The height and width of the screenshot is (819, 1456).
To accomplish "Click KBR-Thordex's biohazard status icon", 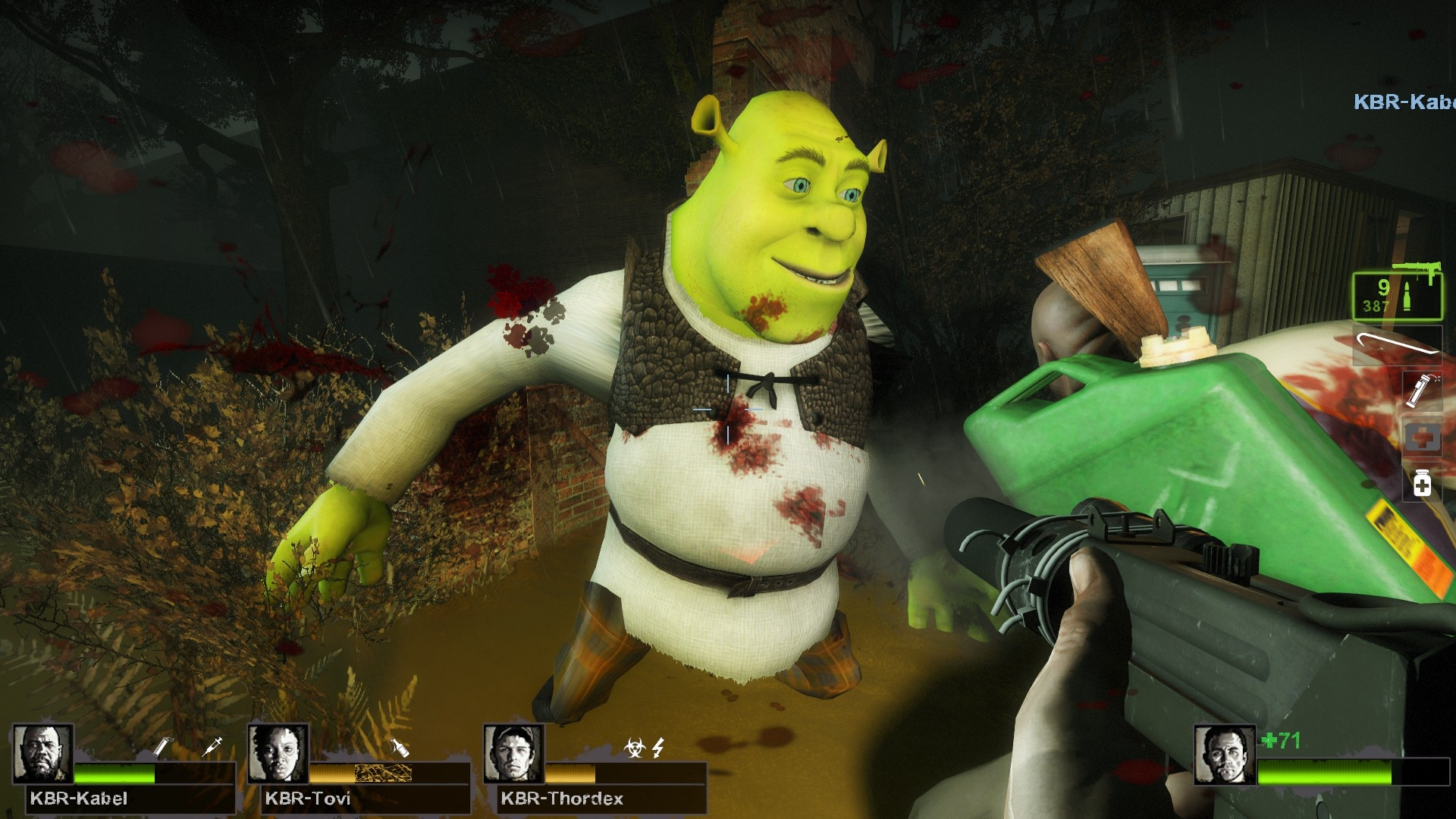I will click(634, 748).
